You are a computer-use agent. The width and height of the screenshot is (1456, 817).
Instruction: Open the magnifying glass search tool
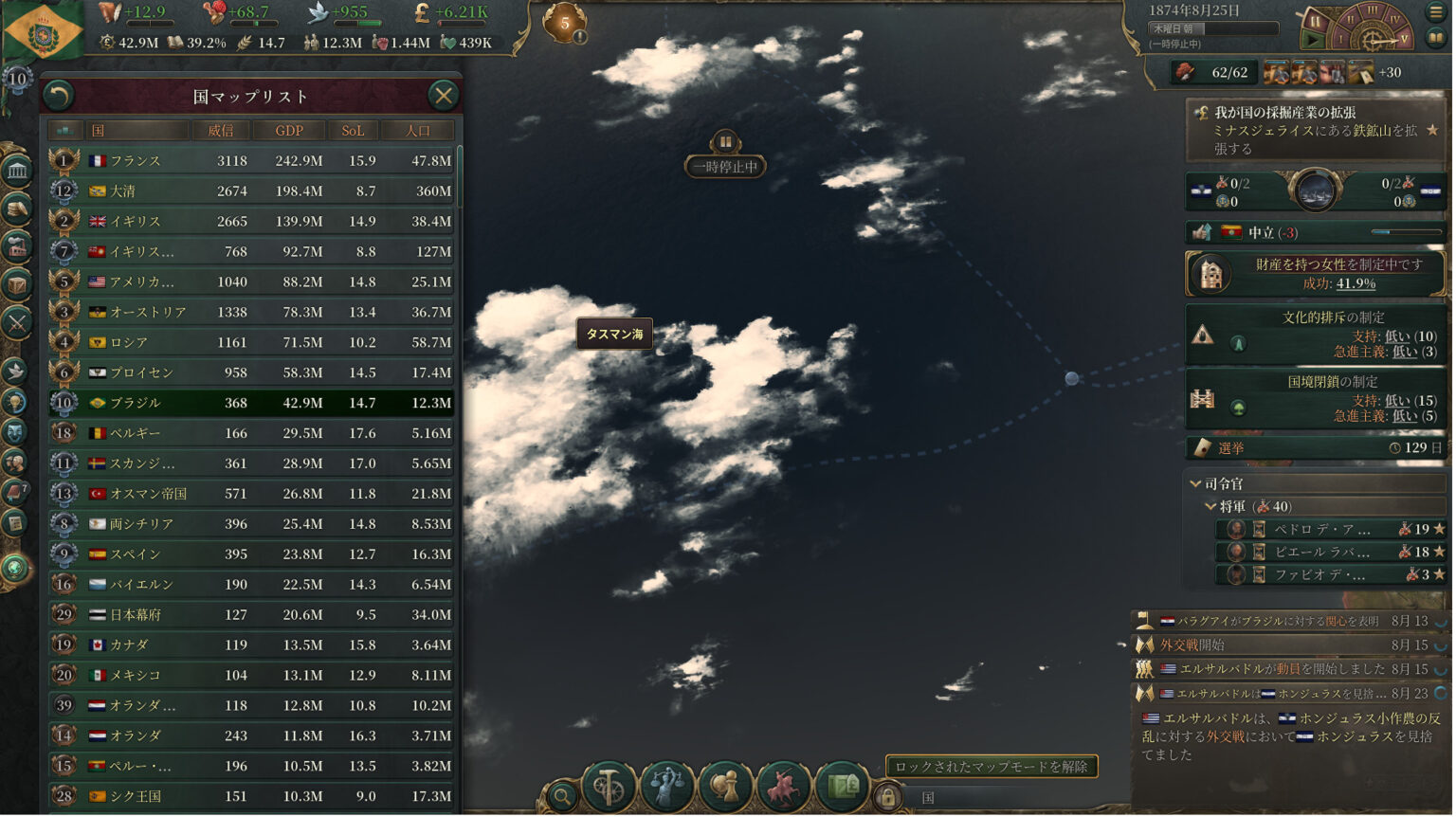560,794
